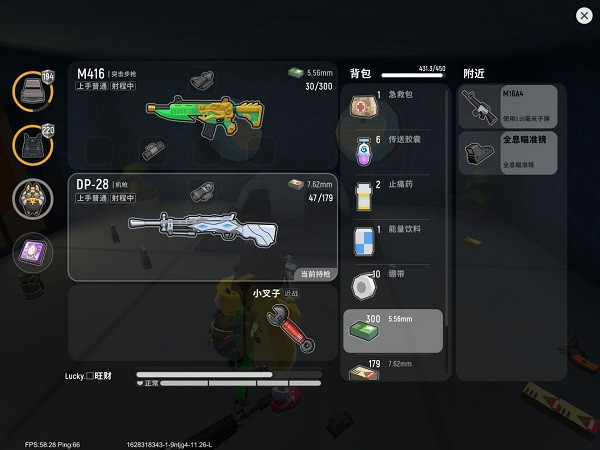
Task: Select the 7.62mm ammo stack in backpack
Action: point(393,370)
